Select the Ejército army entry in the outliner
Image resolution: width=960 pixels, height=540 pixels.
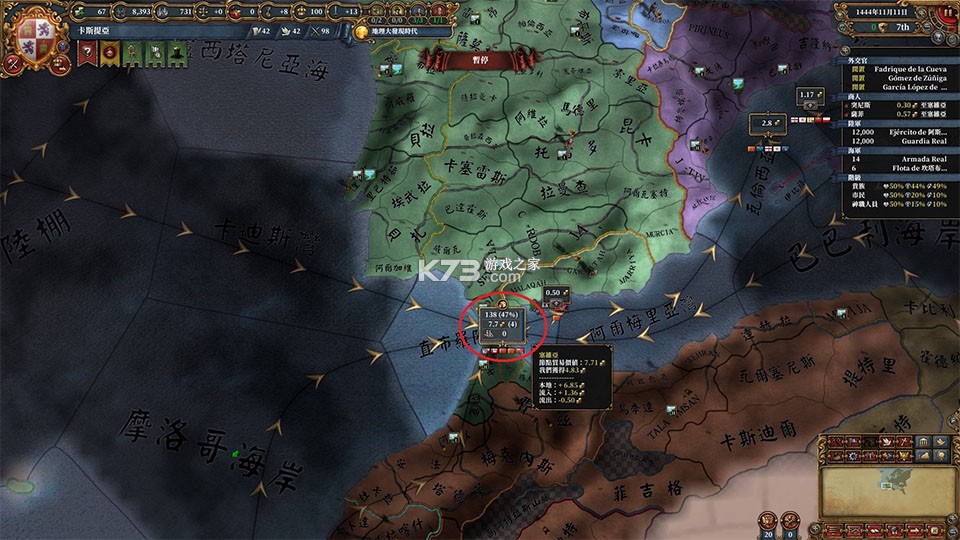click(x=895, y=132)
